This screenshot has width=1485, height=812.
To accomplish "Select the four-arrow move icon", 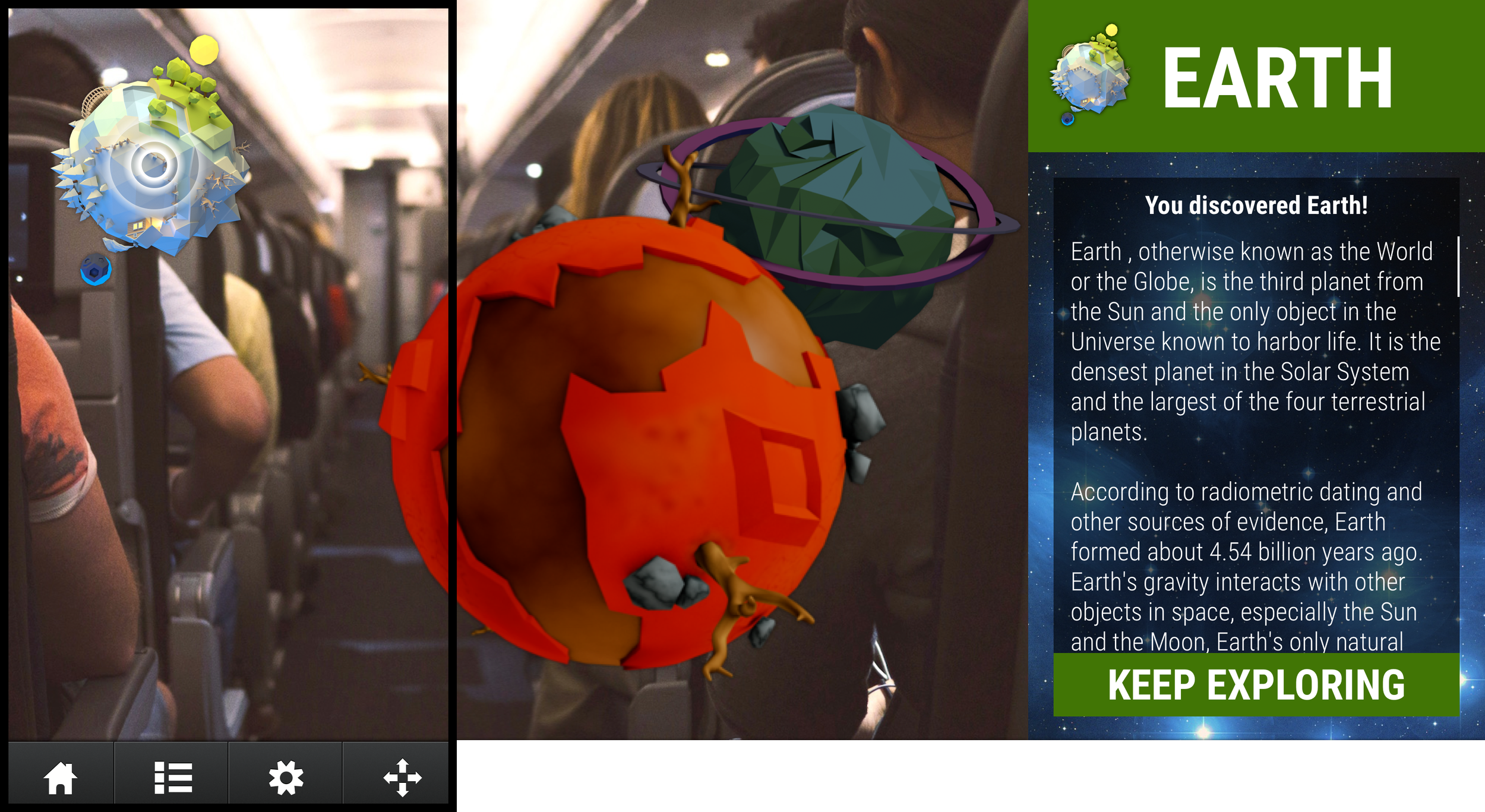I will [403, 779].
